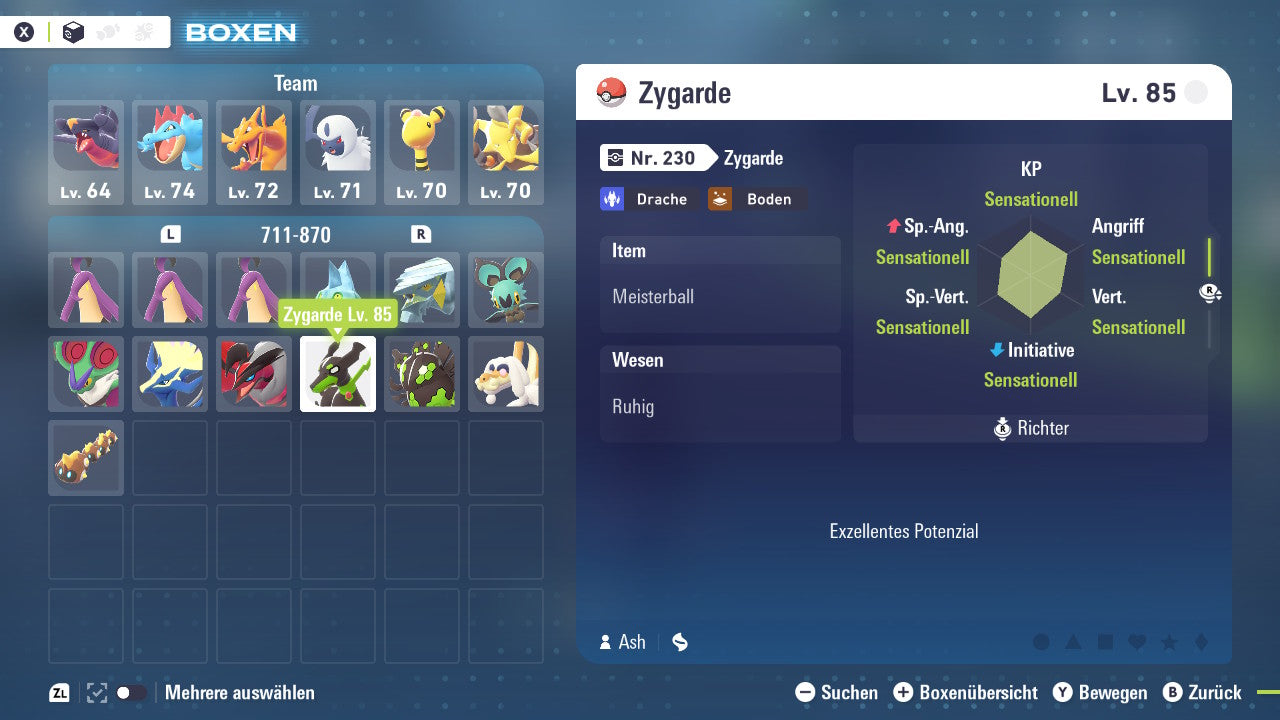Viewport: 1280px width, 720px height.
Task: Click the shiny swirl icon beside Ash
Action: 679,642
